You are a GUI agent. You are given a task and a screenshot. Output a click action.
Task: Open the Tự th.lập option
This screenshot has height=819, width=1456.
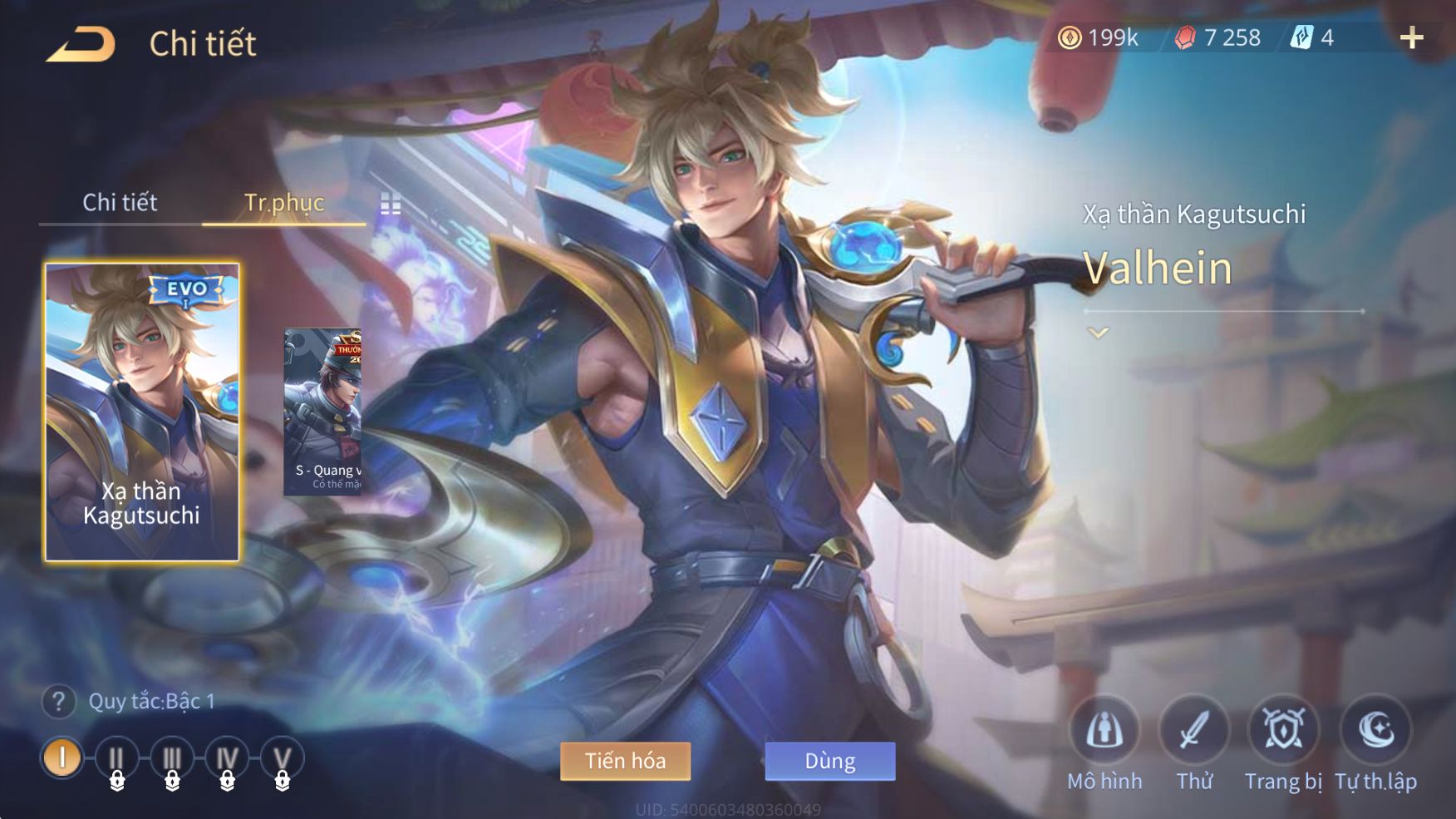[1375, 731]
